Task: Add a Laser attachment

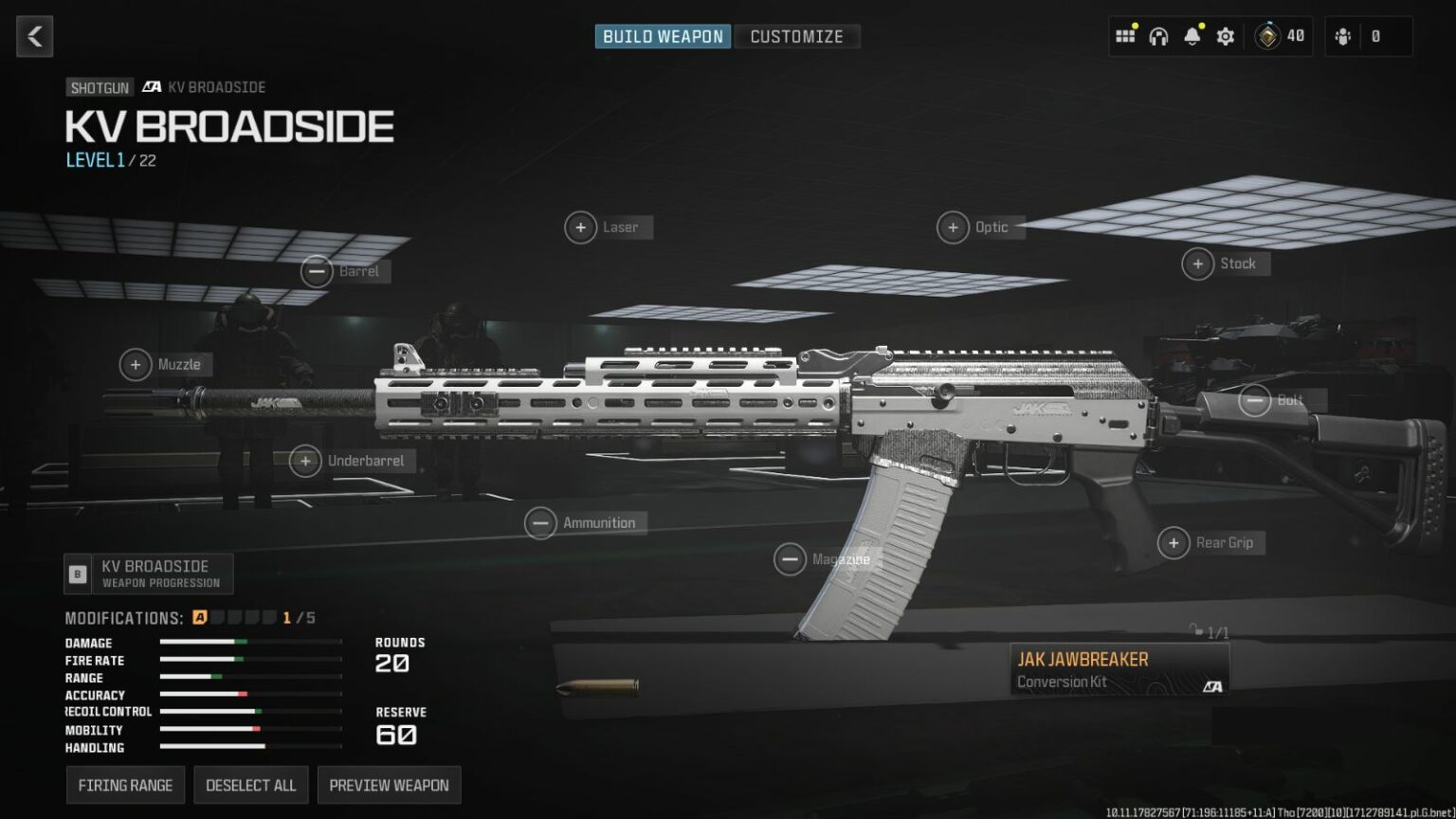Action: click(581, 227)
